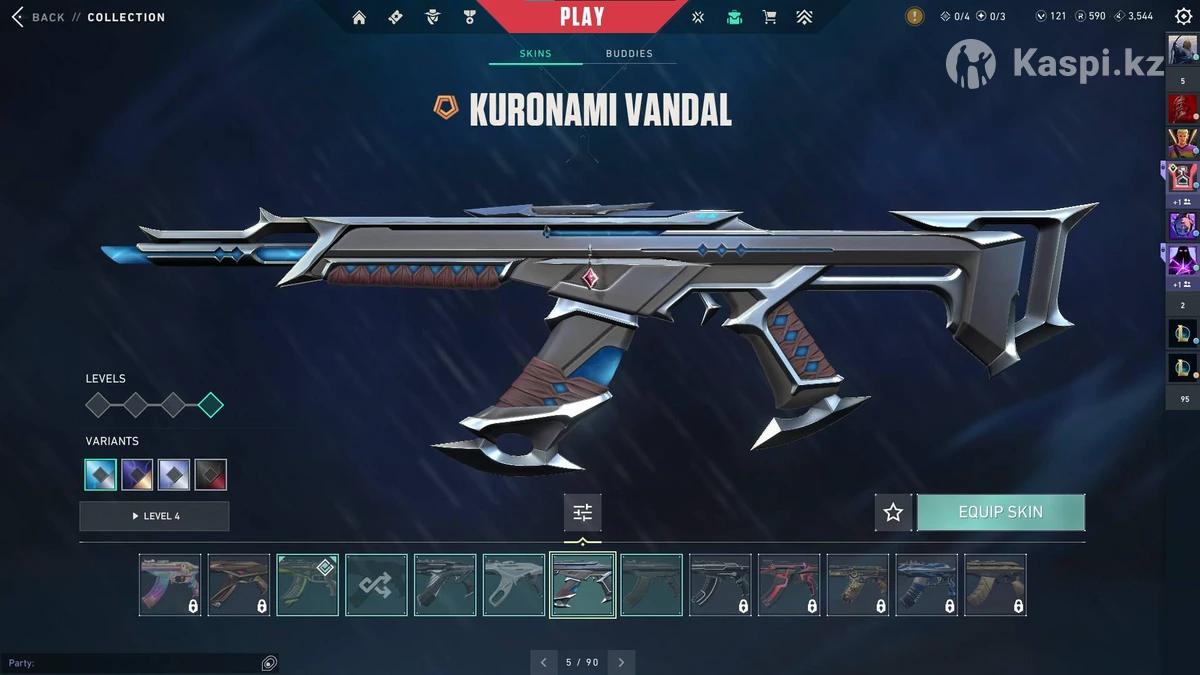Select the red and black variant swatch
Viewport: 1200px width, 675px height.
[x=211, y=475]
